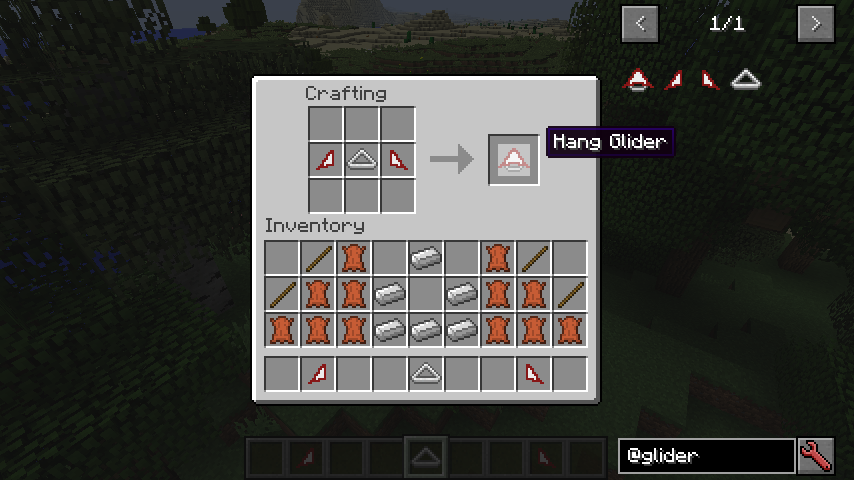Image resolution: width=854 pixels, height=480 pixels.
Task: Choose the Hang Glider in the item list panel
Action: pos(639,79)
